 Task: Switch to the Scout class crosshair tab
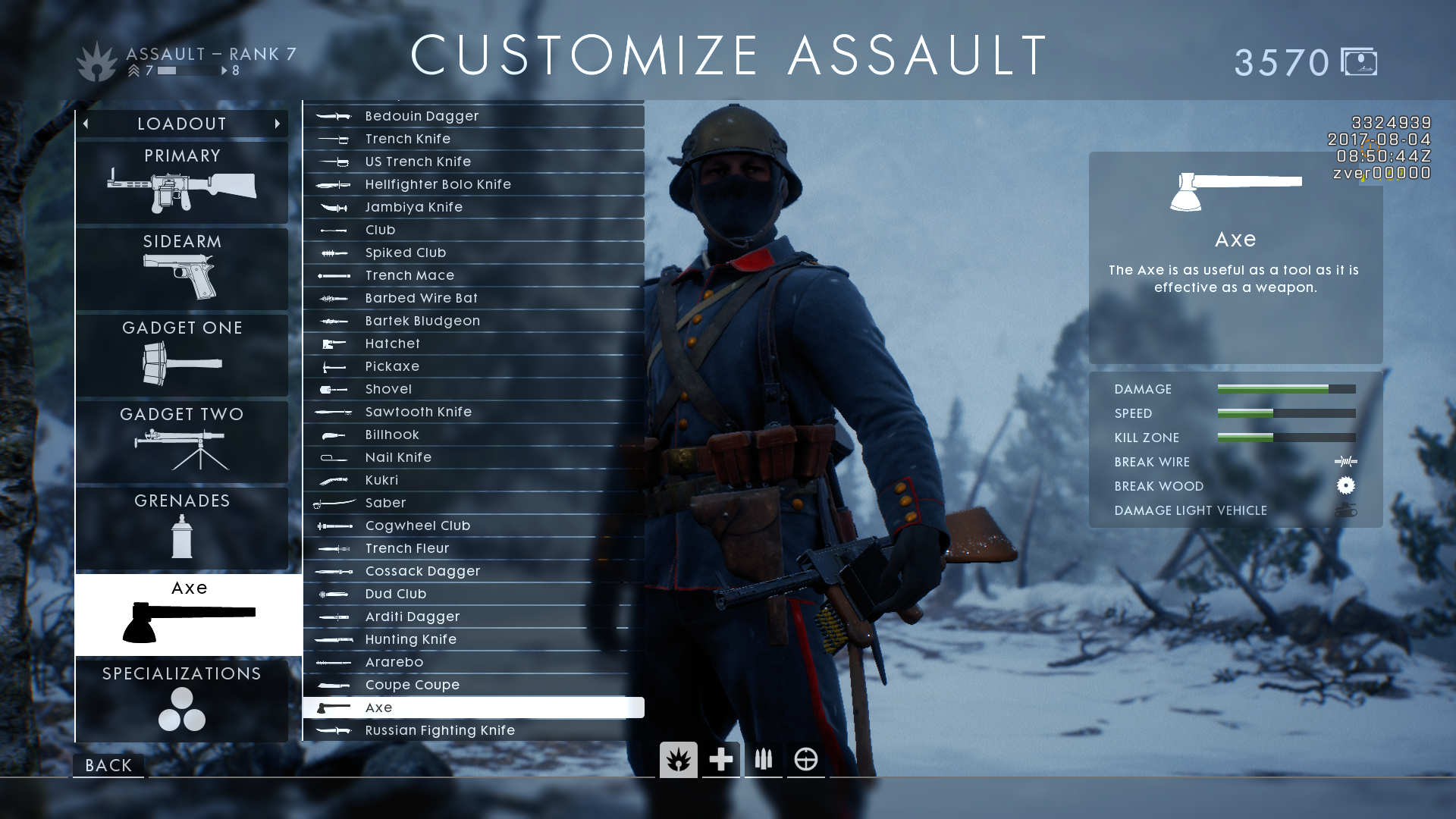pyautogui.click(x=806, y=759)
